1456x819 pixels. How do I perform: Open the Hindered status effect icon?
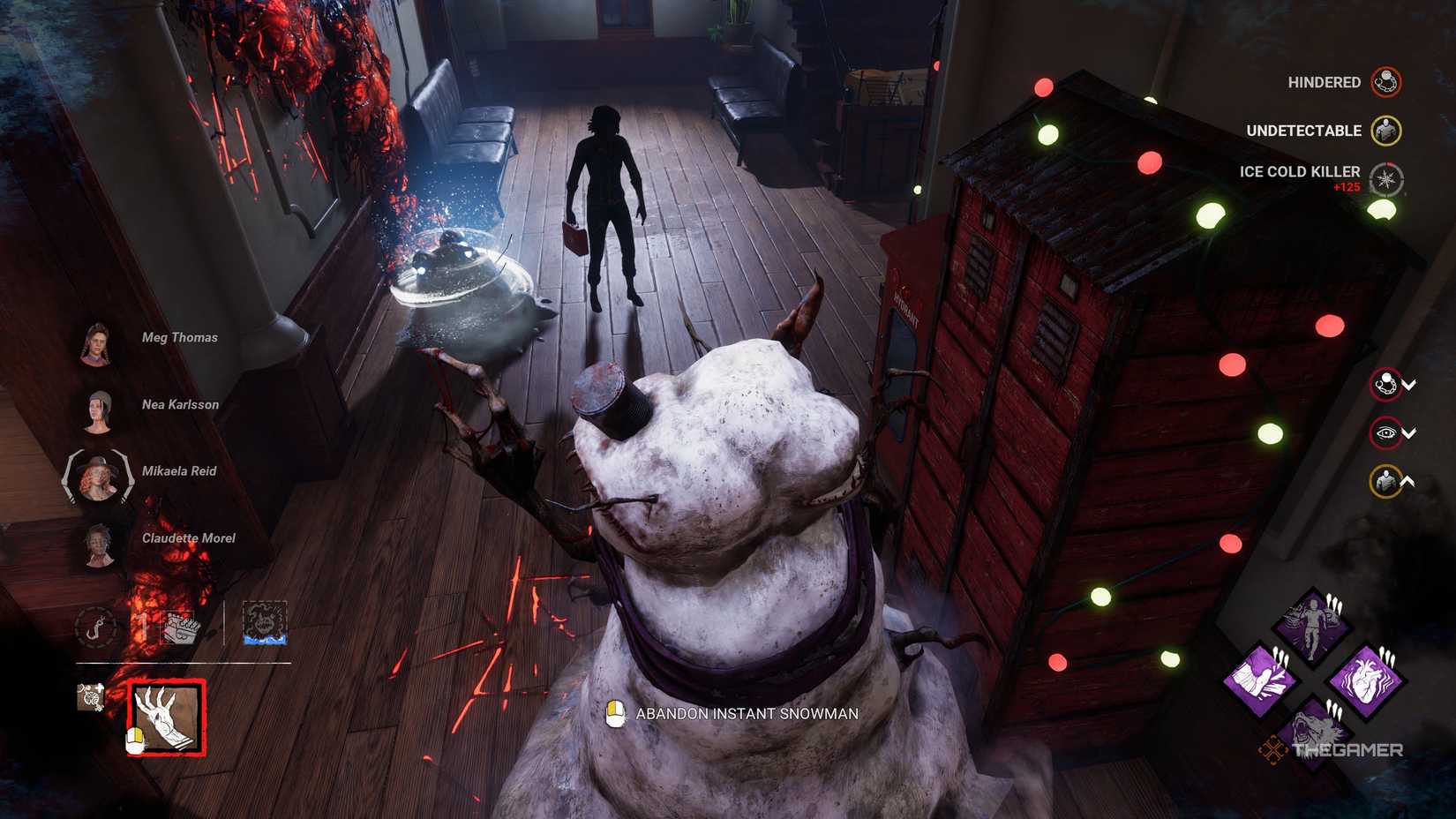point(1385,81)
